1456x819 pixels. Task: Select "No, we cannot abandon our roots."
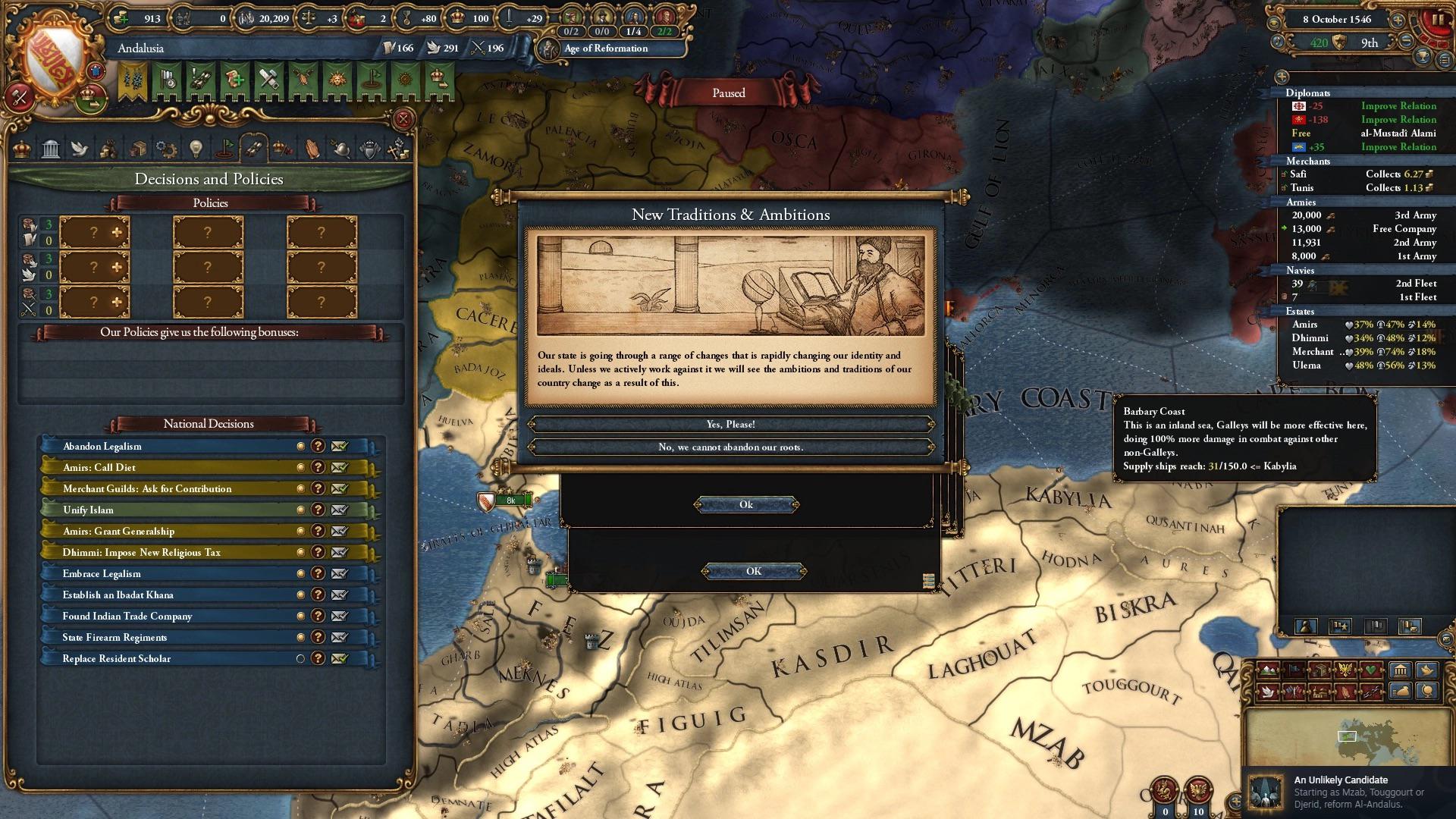(730, 447)
